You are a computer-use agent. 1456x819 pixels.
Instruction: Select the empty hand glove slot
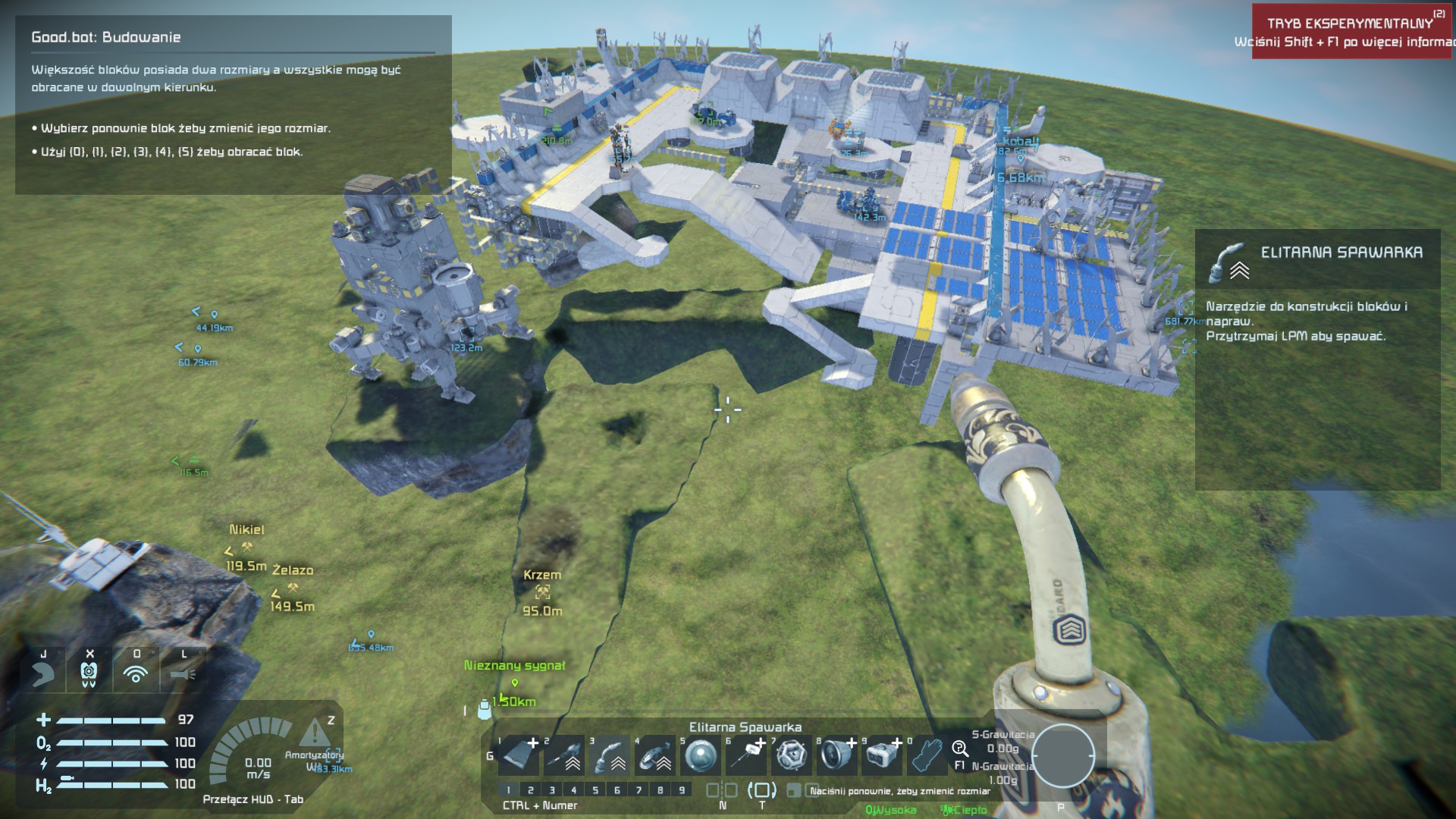(927, 755)
